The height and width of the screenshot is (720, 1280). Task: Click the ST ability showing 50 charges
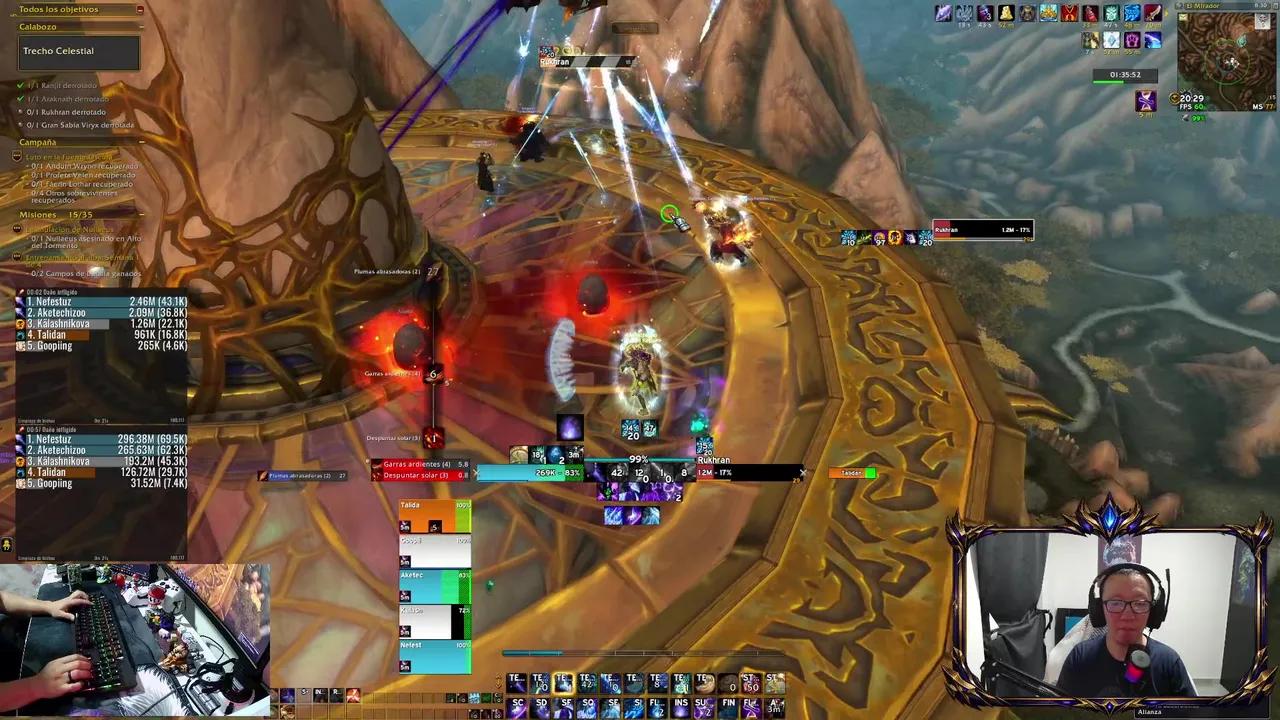[753, 683]
